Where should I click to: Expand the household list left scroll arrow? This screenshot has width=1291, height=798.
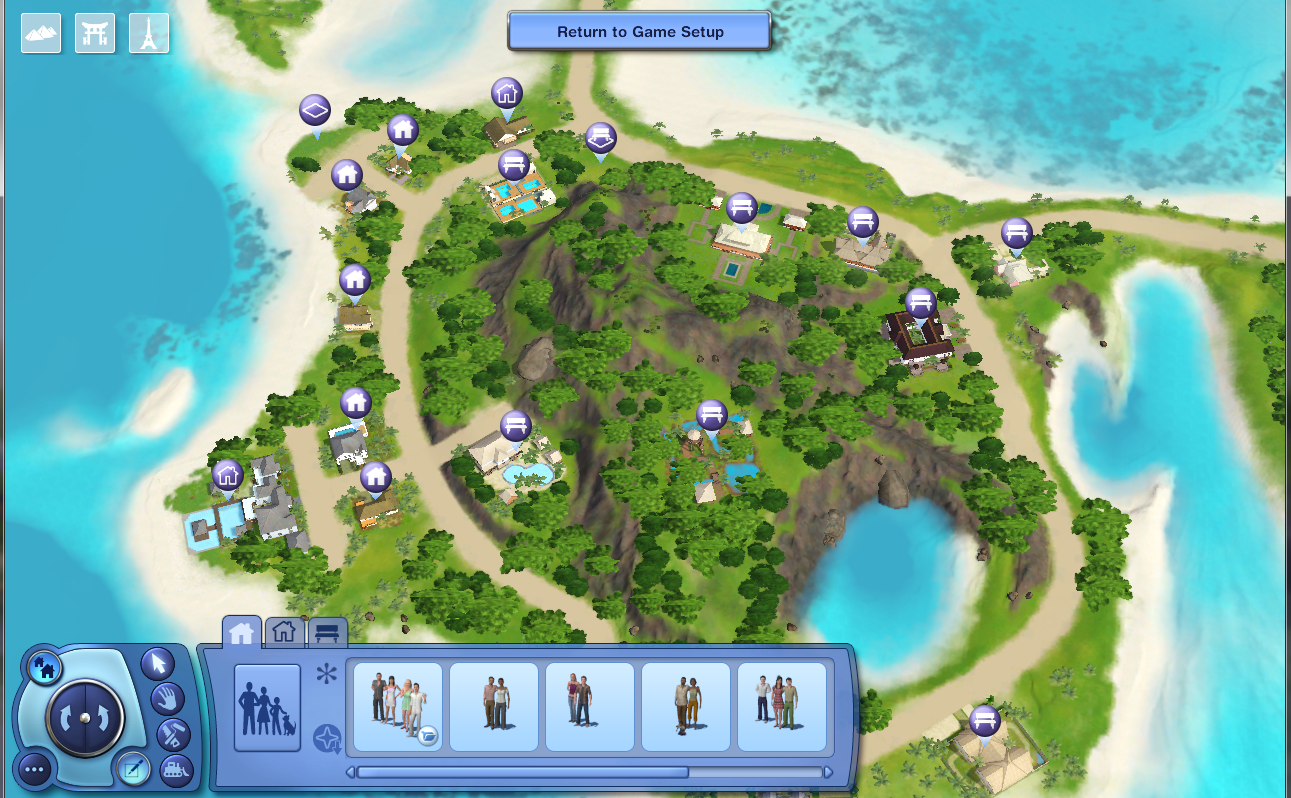(352, 772)
